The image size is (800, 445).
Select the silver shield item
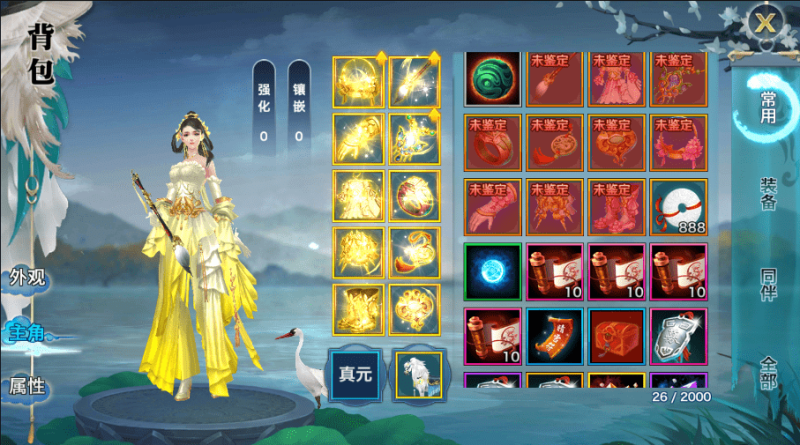pyautogui.click(x=679, y=335)
